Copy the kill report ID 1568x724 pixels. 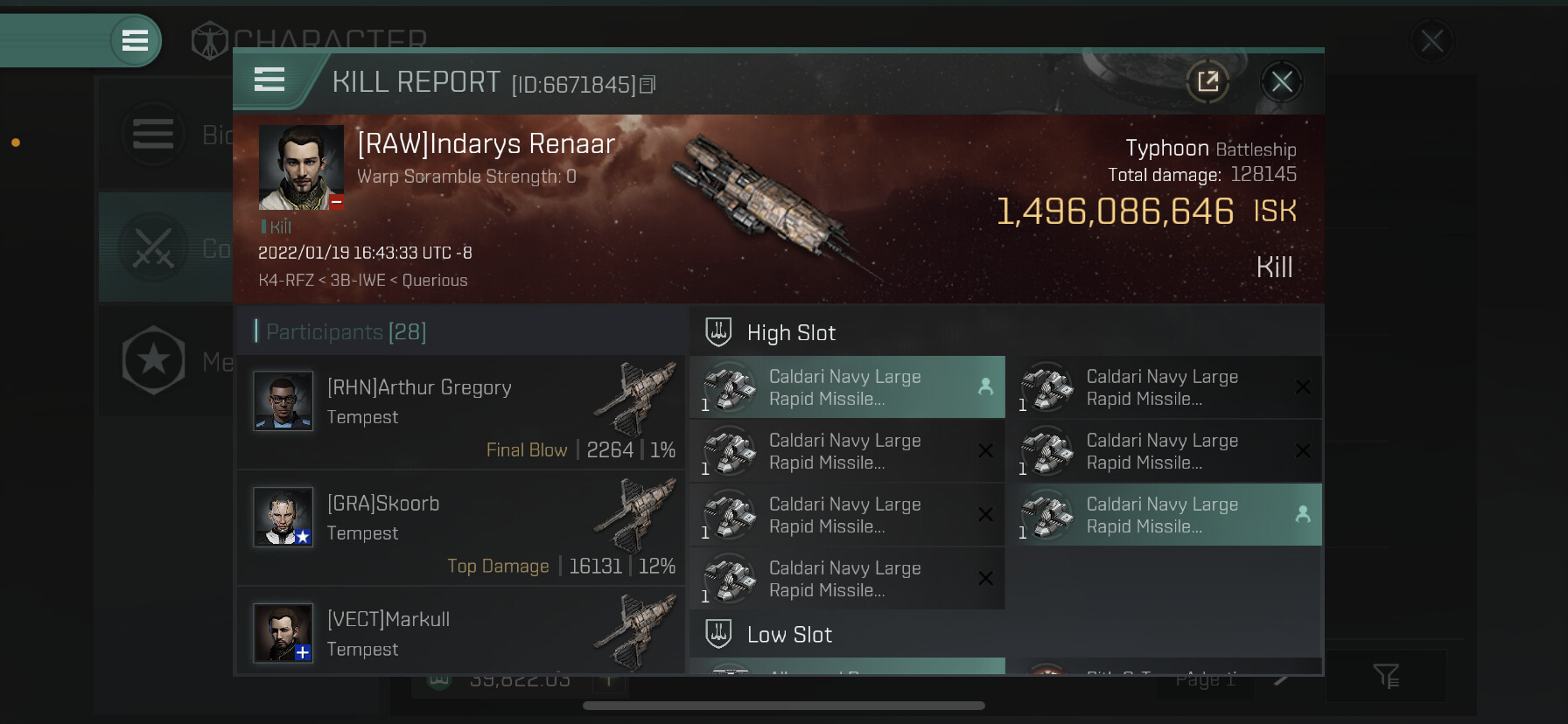click(x=647, y=85)
